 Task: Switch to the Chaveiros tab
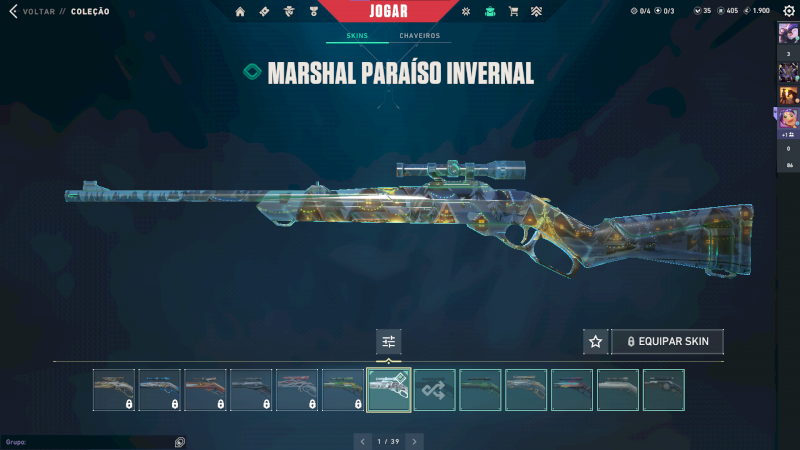pyautogui.click(x=419, y=36)
